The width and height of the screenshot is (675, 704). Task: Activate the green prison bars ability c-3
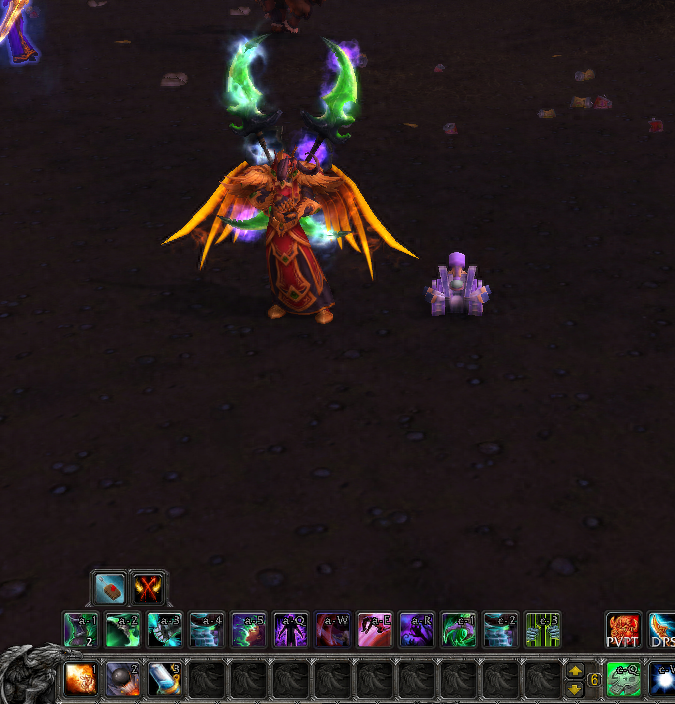[x=543, y=630]
